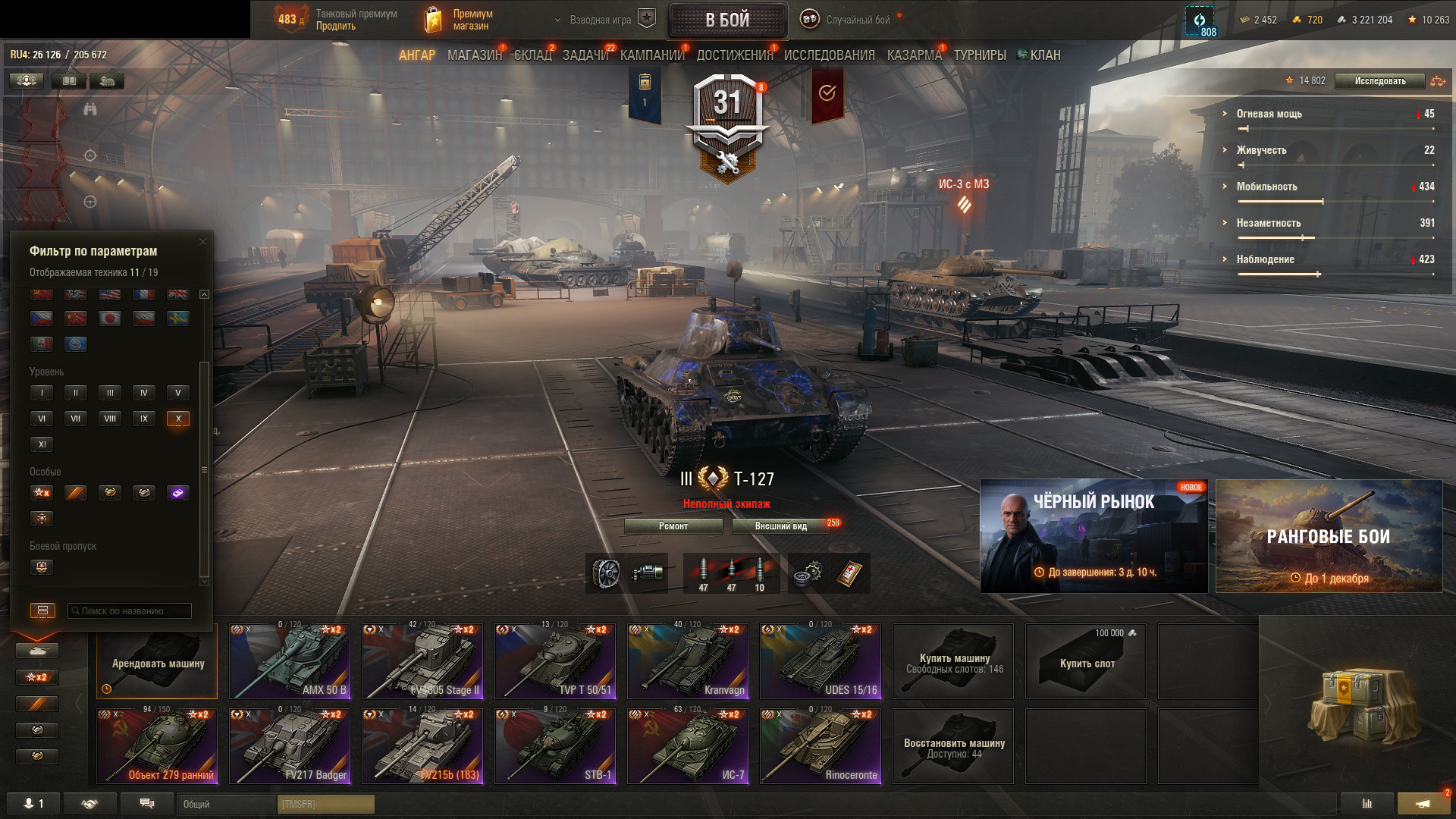The height and width of the screenshot is (819, 1456).
Task: Open the Чёрный рынок banner
Action: tap(1094, 536)
